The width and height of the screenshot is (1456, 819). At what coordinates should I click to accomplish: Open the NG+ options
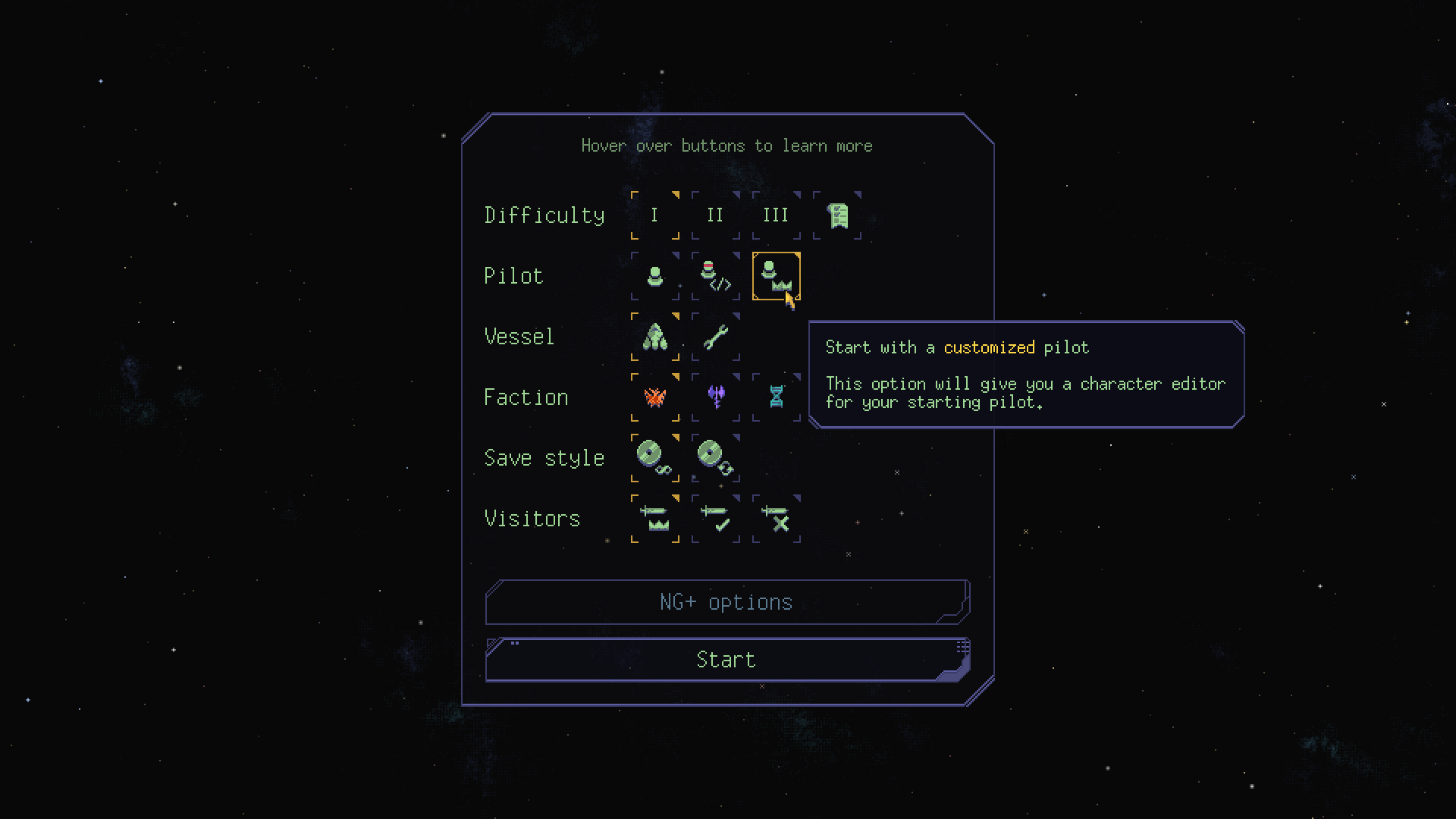[726, 602]
